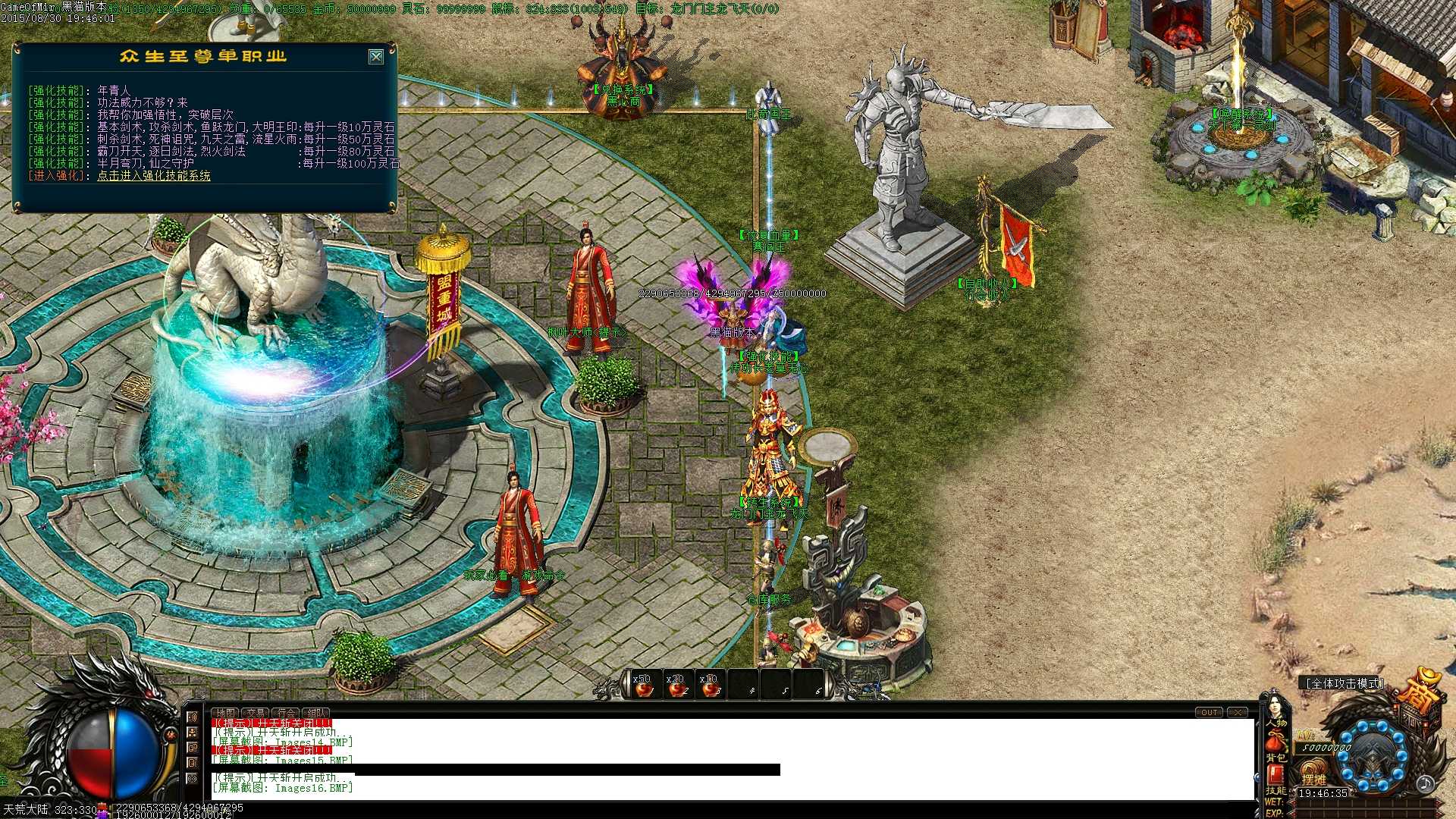The width and height of the screenshot is (1456, 819).
Task: Click the music note sound icon bottom right
Action: click(x=1426, y=784)
